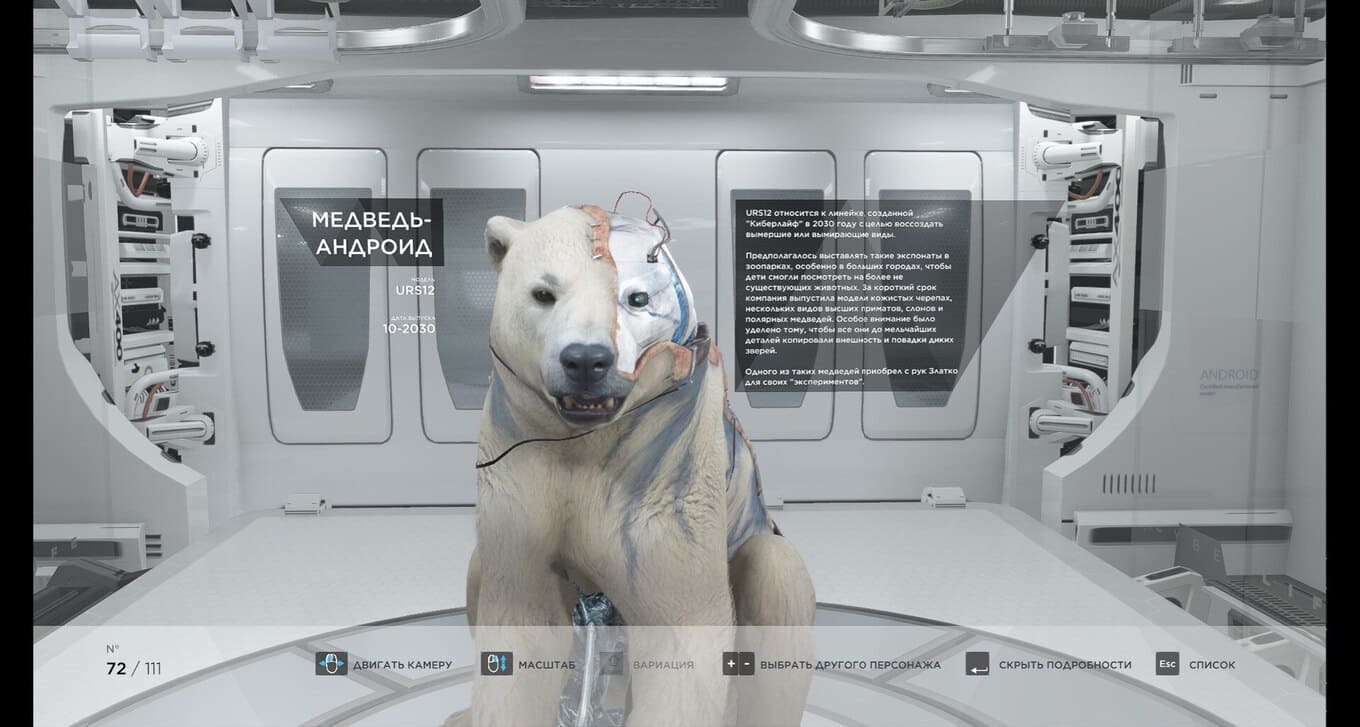Hide details with Скрыть подробности

[1064, 664]
